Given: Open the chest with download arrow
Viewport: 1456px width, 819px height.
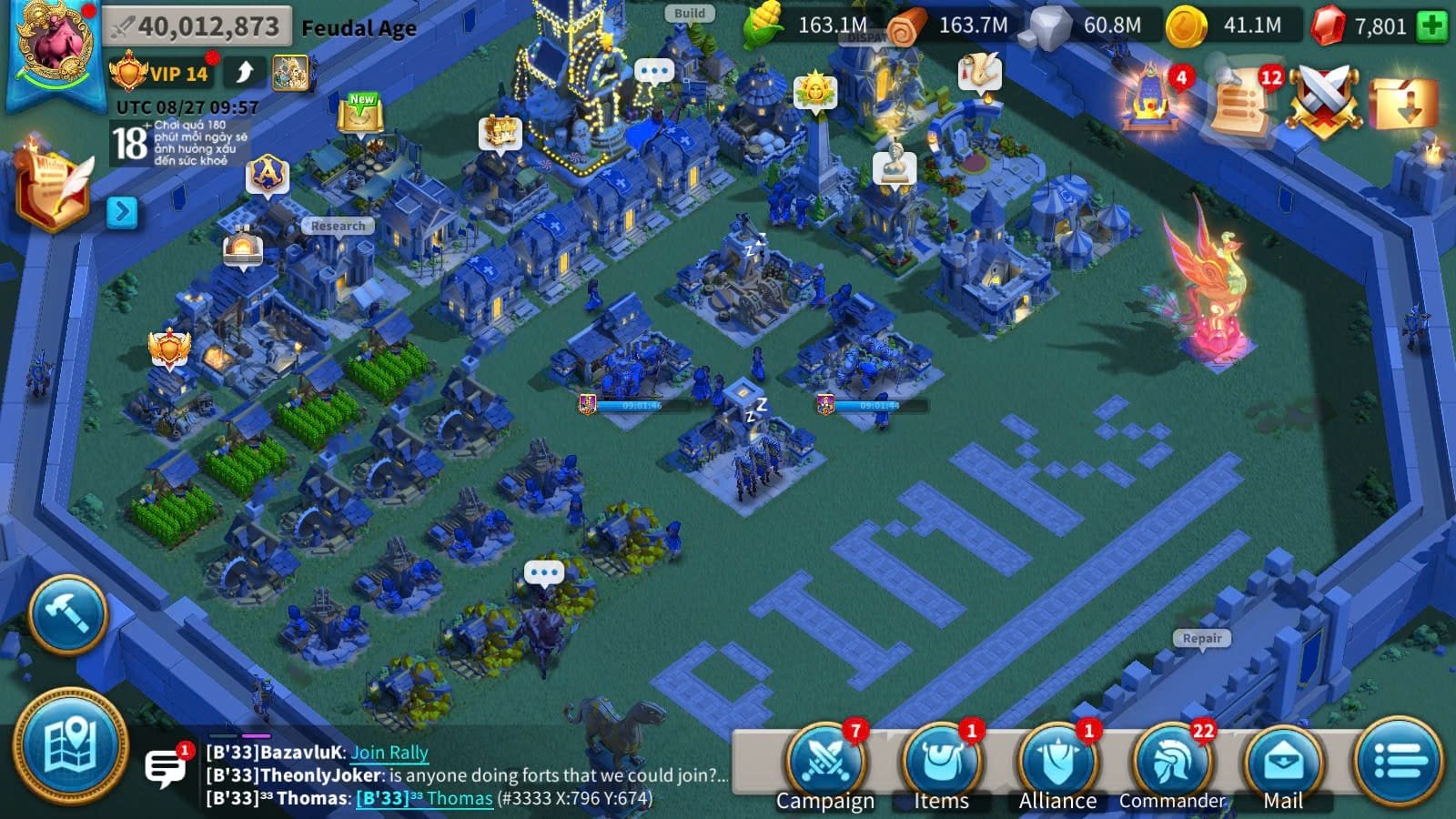Looking at the screenshot, I should click(1403, 102).
